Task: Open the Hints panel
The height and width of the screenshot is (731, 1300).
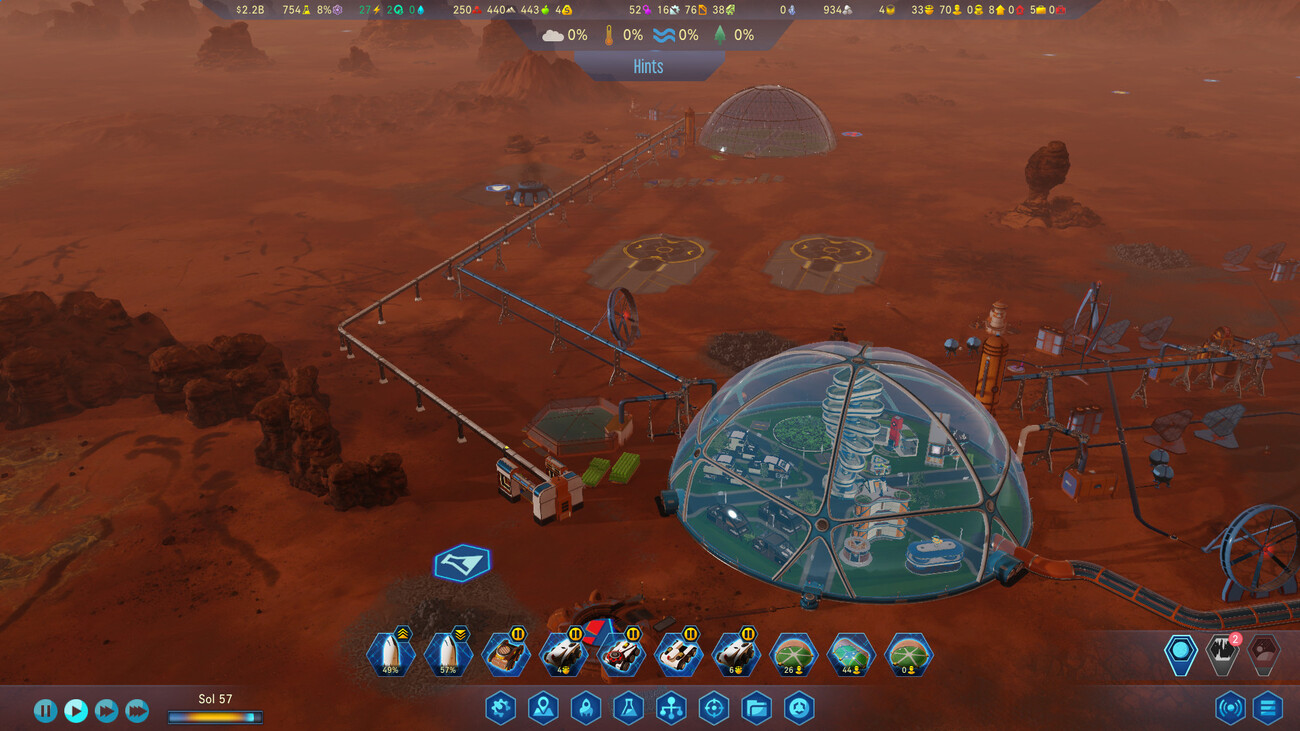Action: click(648, 66)
